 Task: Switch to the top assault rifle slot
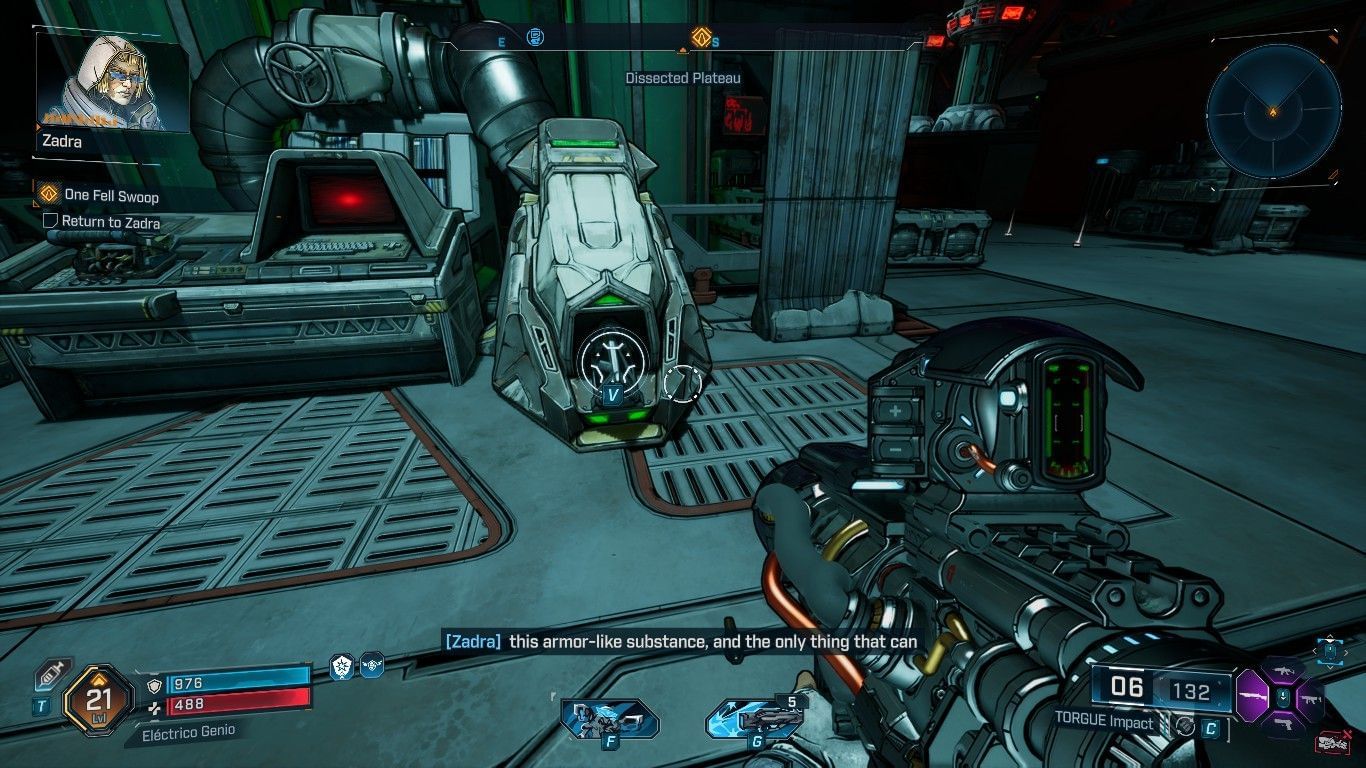pyautogui.click(x=1282, y=669)
